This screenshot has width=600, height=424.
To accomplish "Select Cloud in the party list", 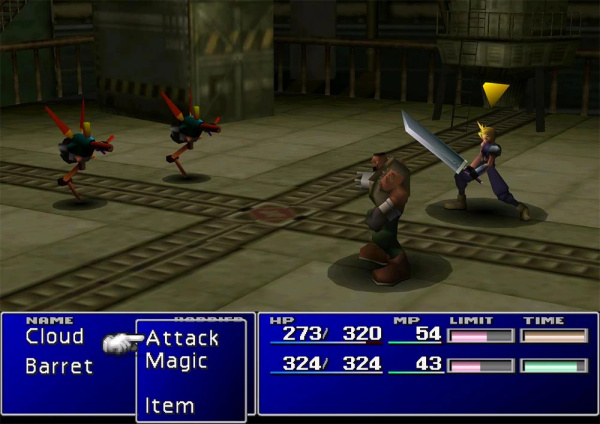I will [x=54, y=337].
